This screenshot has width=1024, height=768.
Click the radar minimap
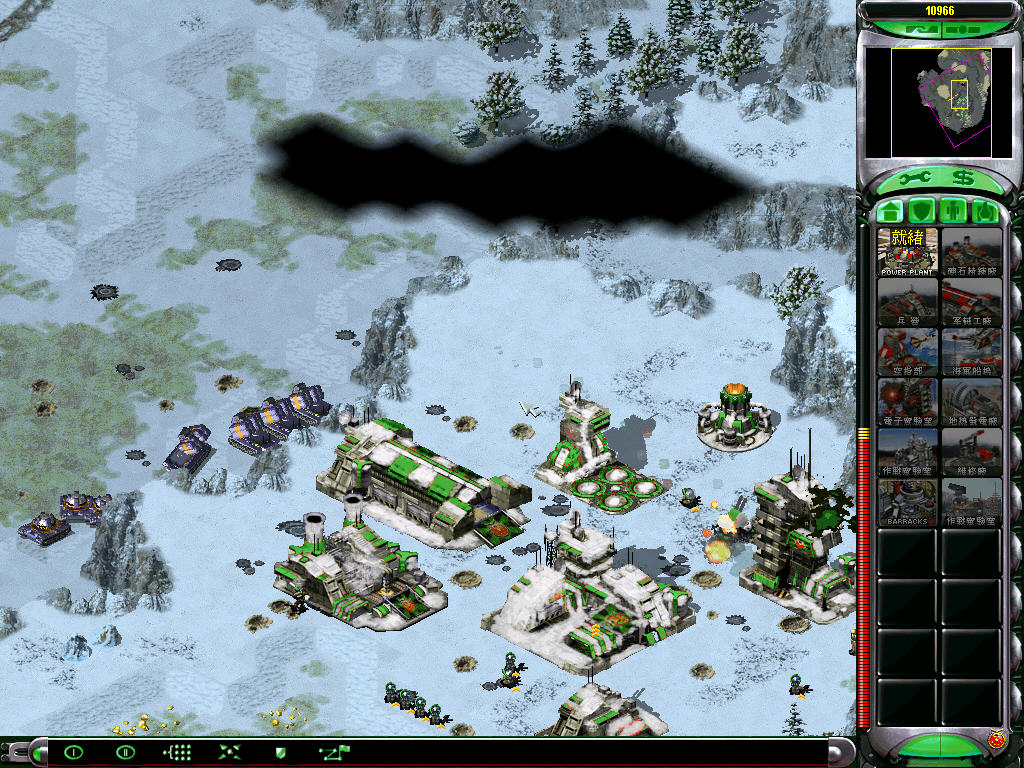[928, 103]
